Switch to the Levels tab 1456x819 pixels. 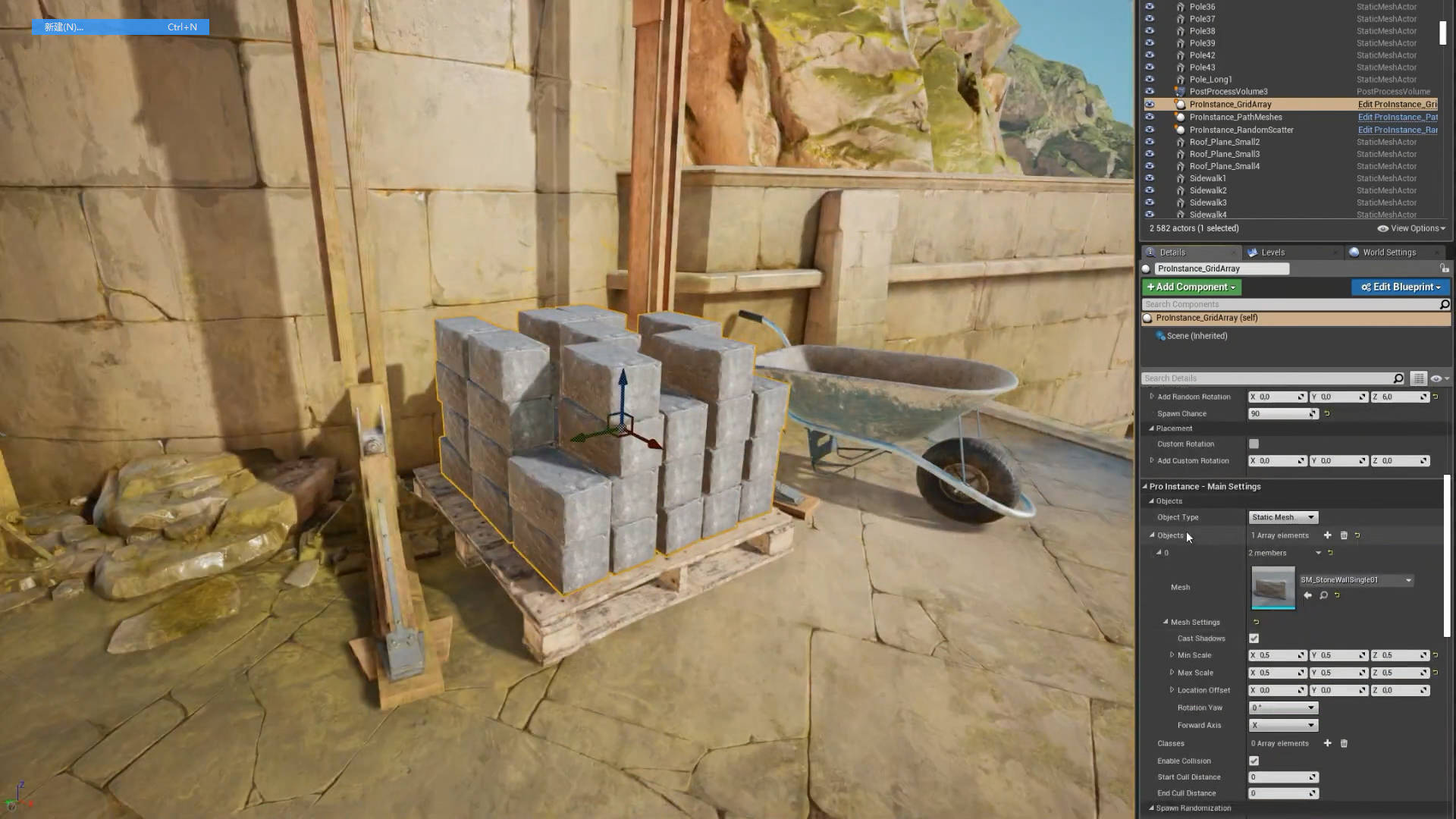pyautogui.click(x=1272, y=253)
